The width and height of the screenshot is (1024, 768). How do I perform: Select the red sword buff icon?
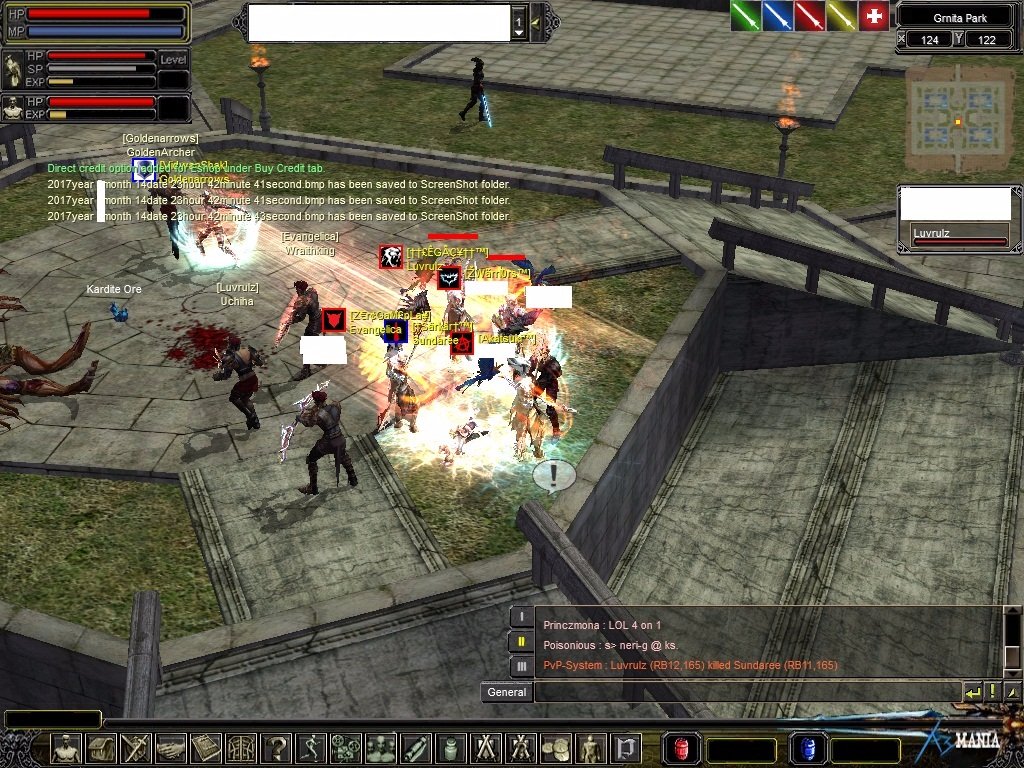(x=810, y=16)
